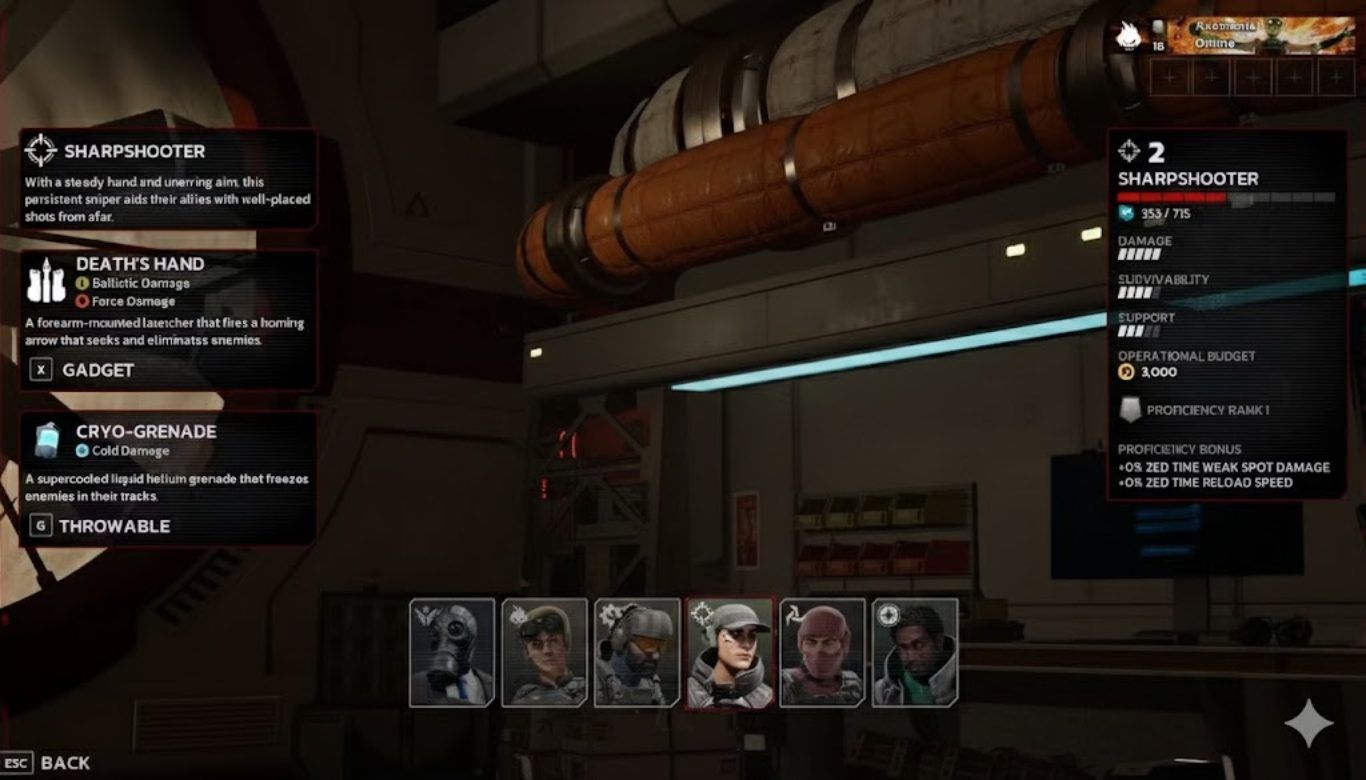Click the sparkle star icon in corner
The height and width of the screenshot is (780, 1366).
[x=1308, y=724]
